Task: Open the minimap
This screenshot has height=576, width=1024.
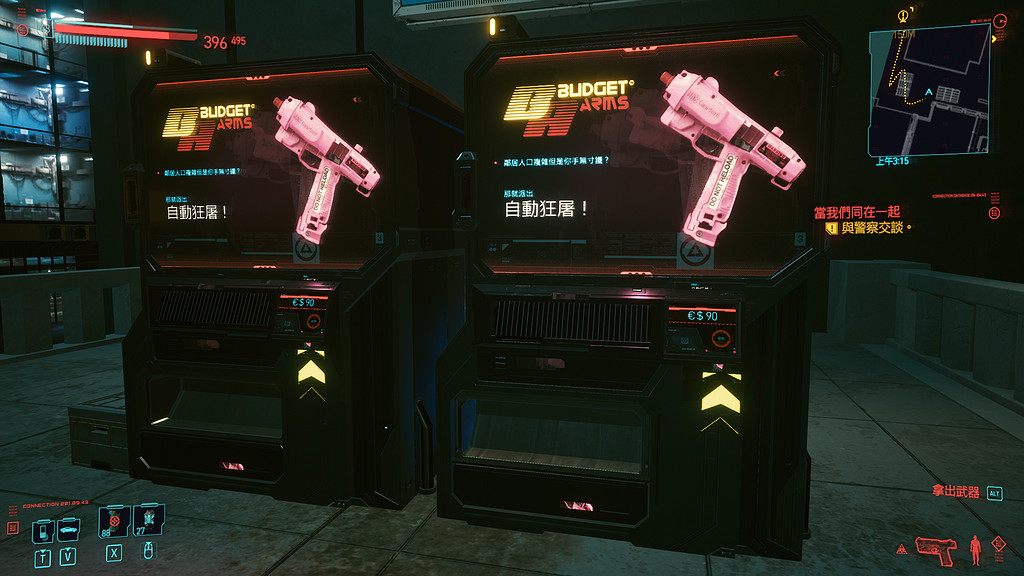Action: [928, 88]
